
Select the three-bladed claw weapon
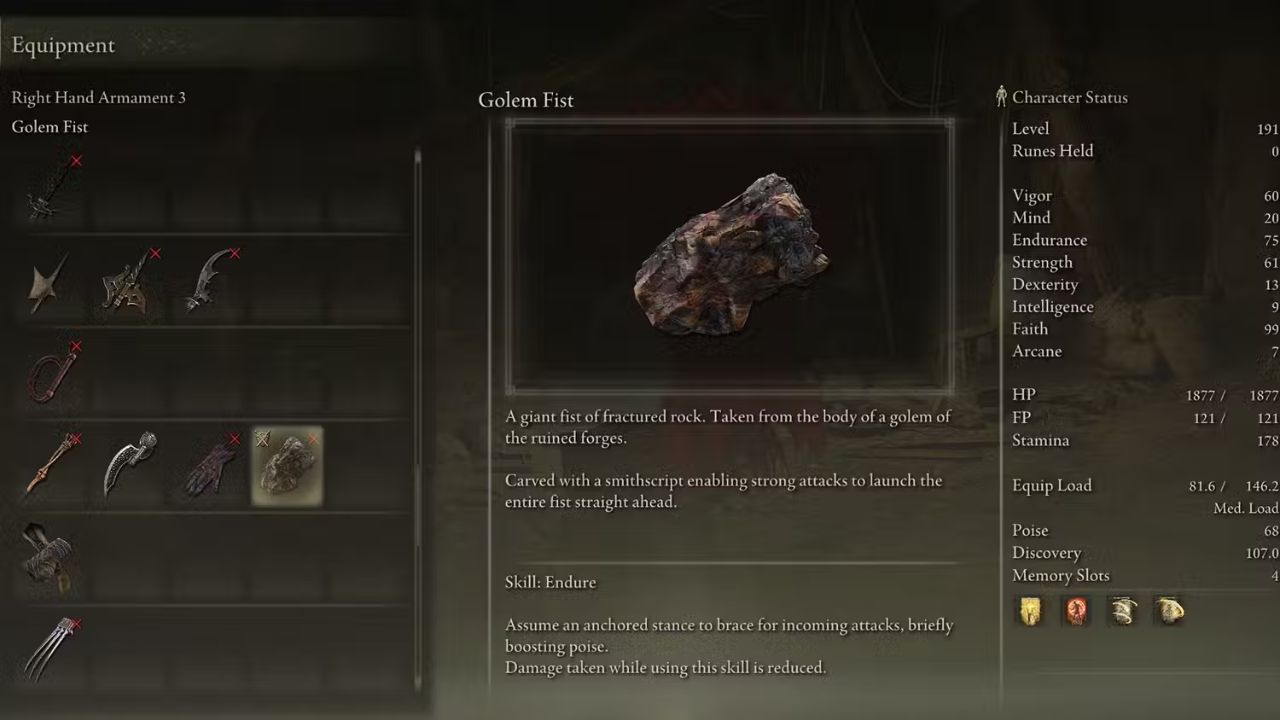coord(50,651)
